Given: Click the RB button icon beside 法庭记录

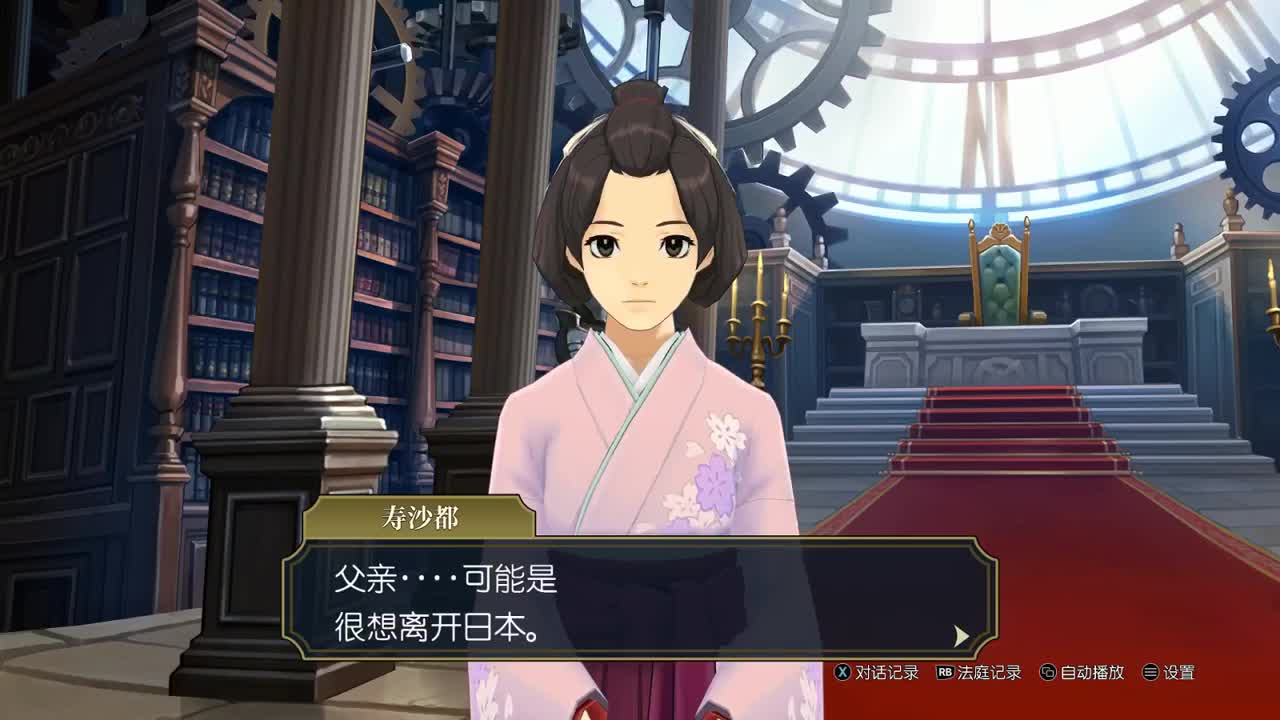Looking at the screenshot, I should click(x=945, y=672).
